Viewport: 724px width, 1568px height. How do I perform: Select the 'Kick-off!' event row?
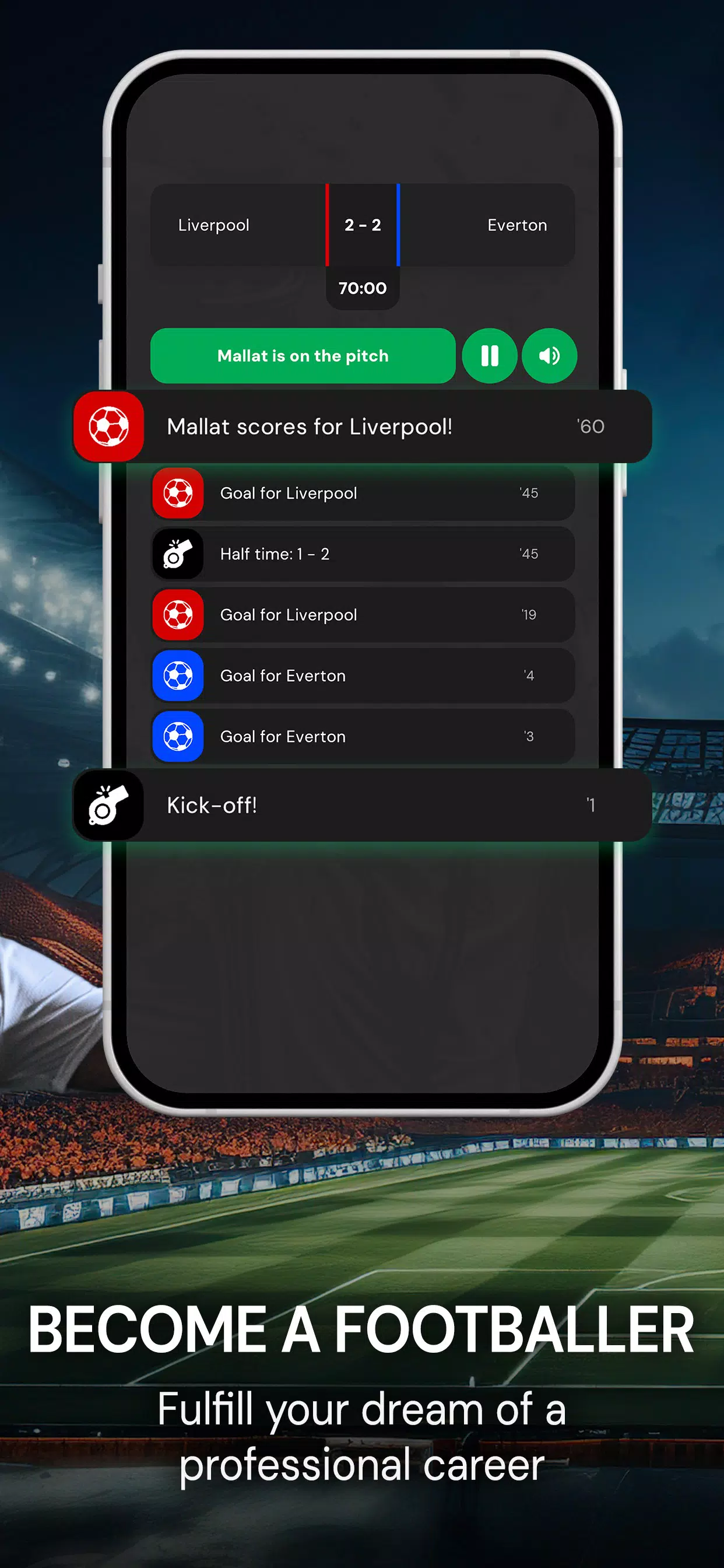[x=363, y=804]
